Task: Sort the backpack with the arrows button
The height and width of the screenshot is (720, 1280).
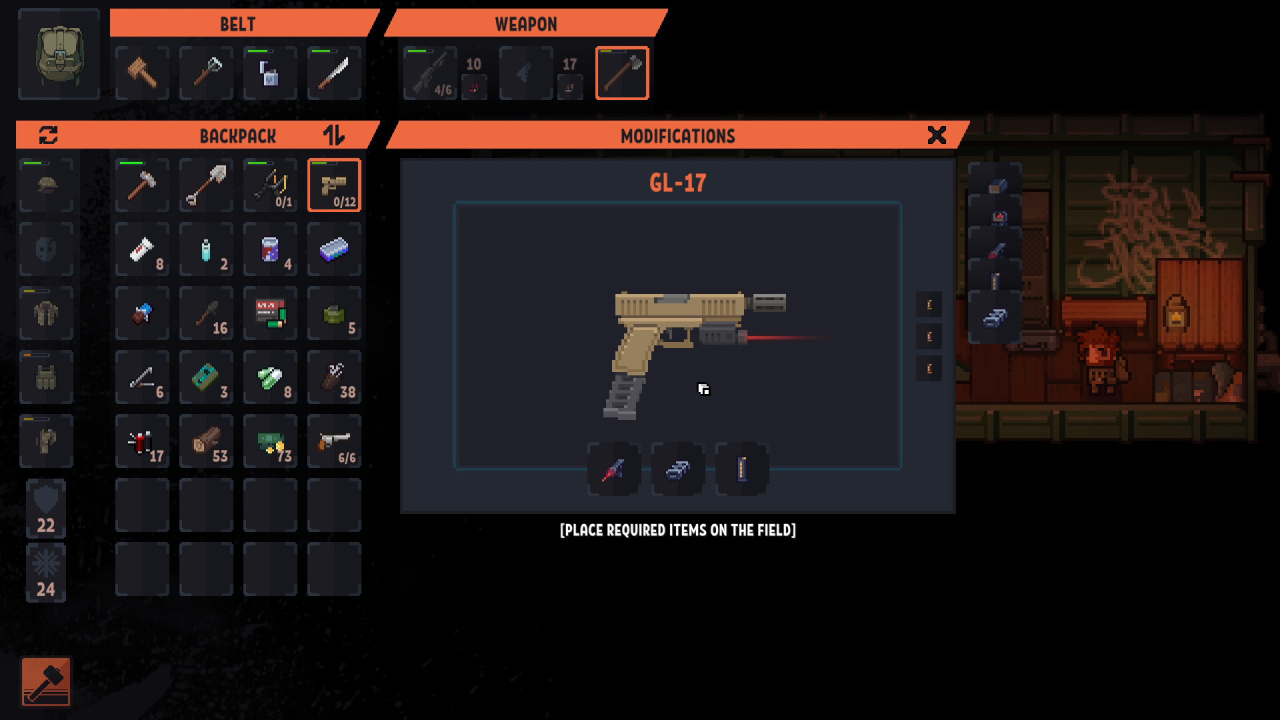Action: click(x=334, y=135)
